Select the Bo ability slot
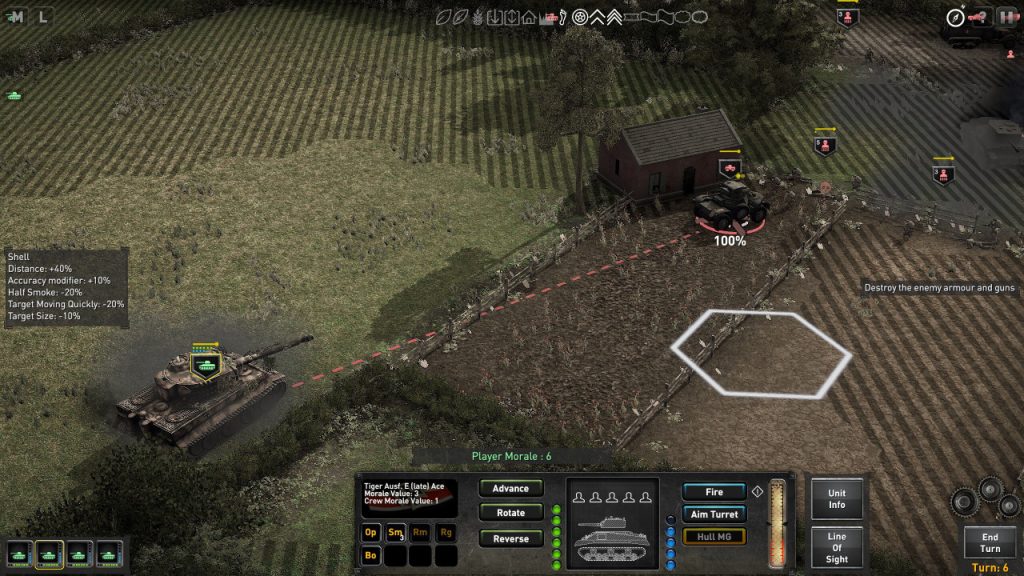The image size is (1024, 576). pos(372,555)
